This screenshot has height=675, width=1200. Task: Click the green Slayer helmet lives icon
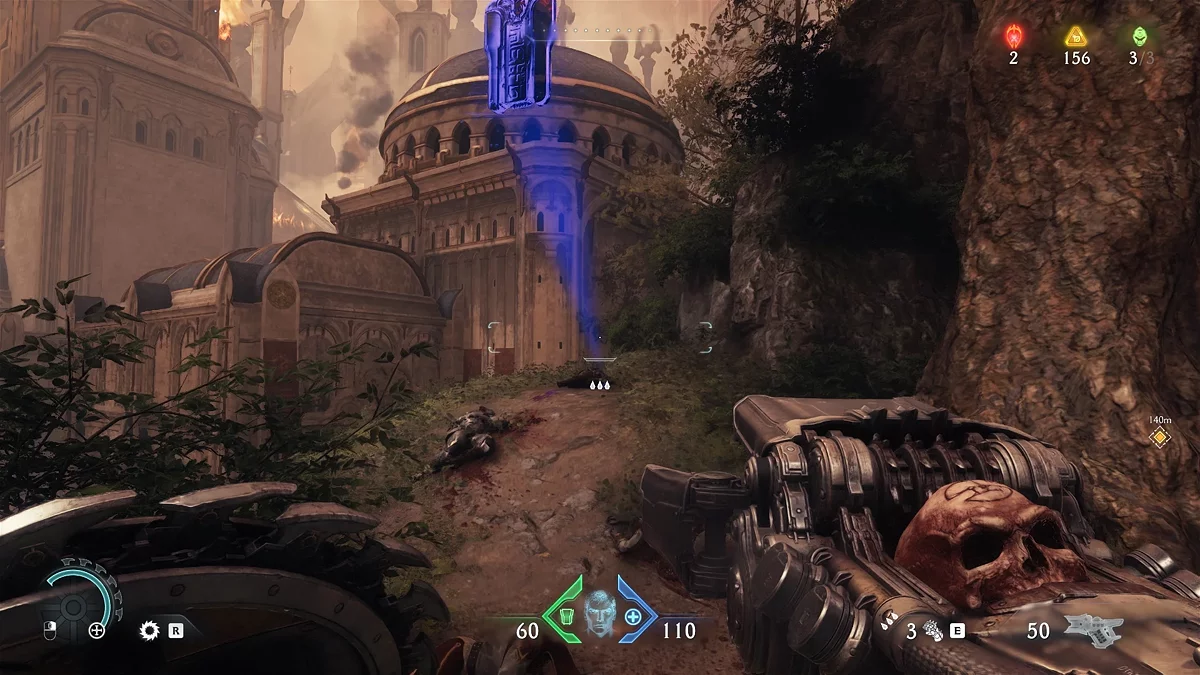[1138, 37]
